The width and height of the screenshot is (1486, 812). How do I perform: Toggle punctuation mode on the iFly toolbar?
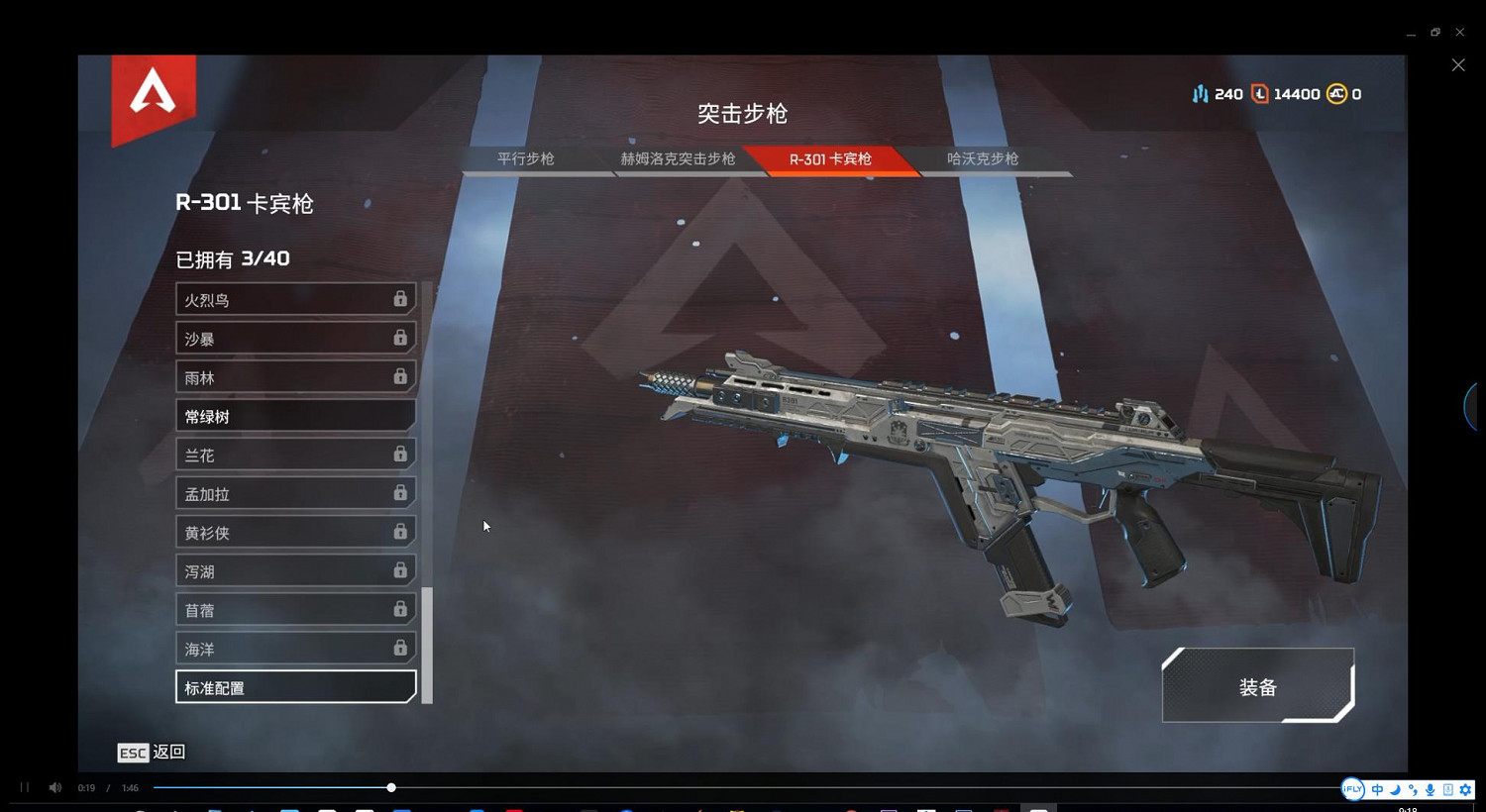(x=1412, y=789)
